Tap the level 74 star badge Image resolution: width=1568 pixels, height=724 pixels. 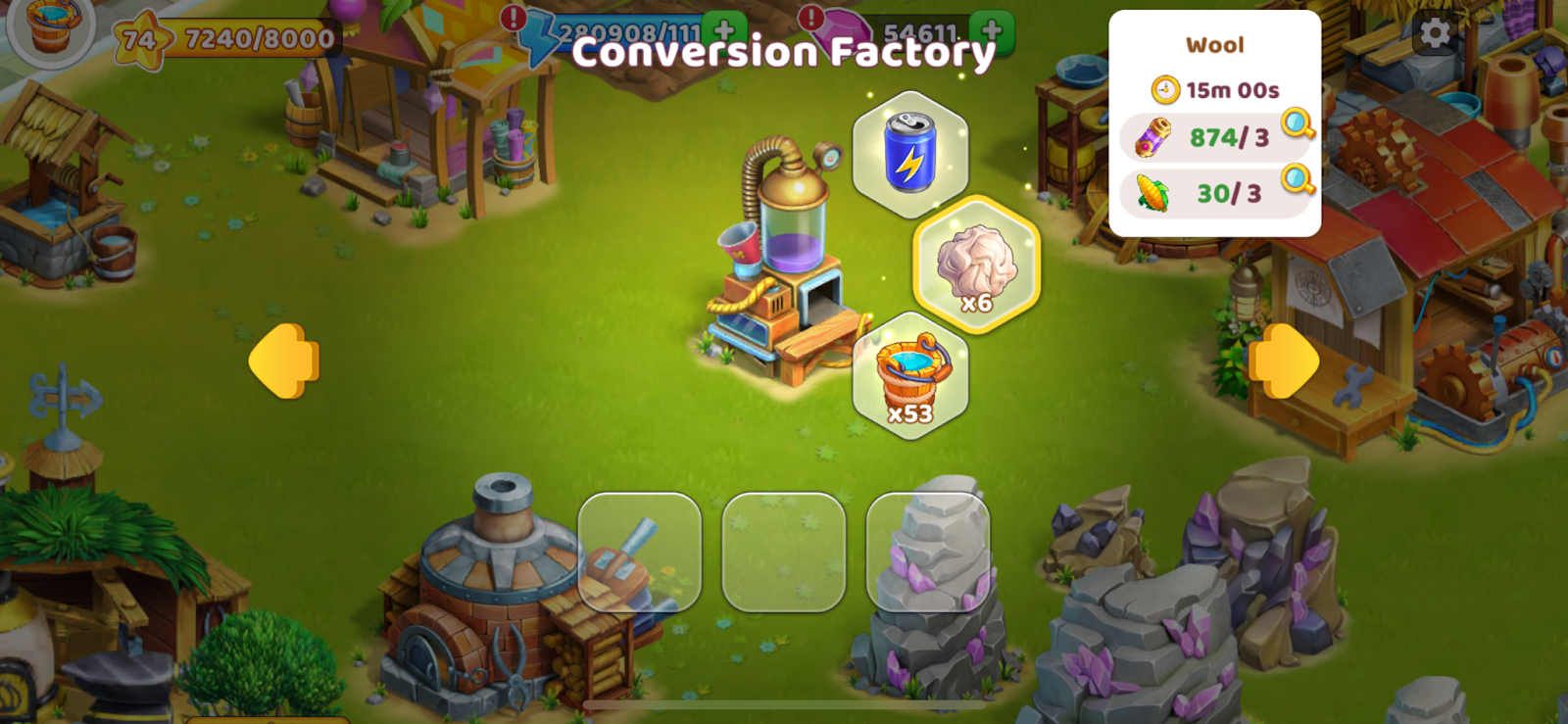pos(139,39)
